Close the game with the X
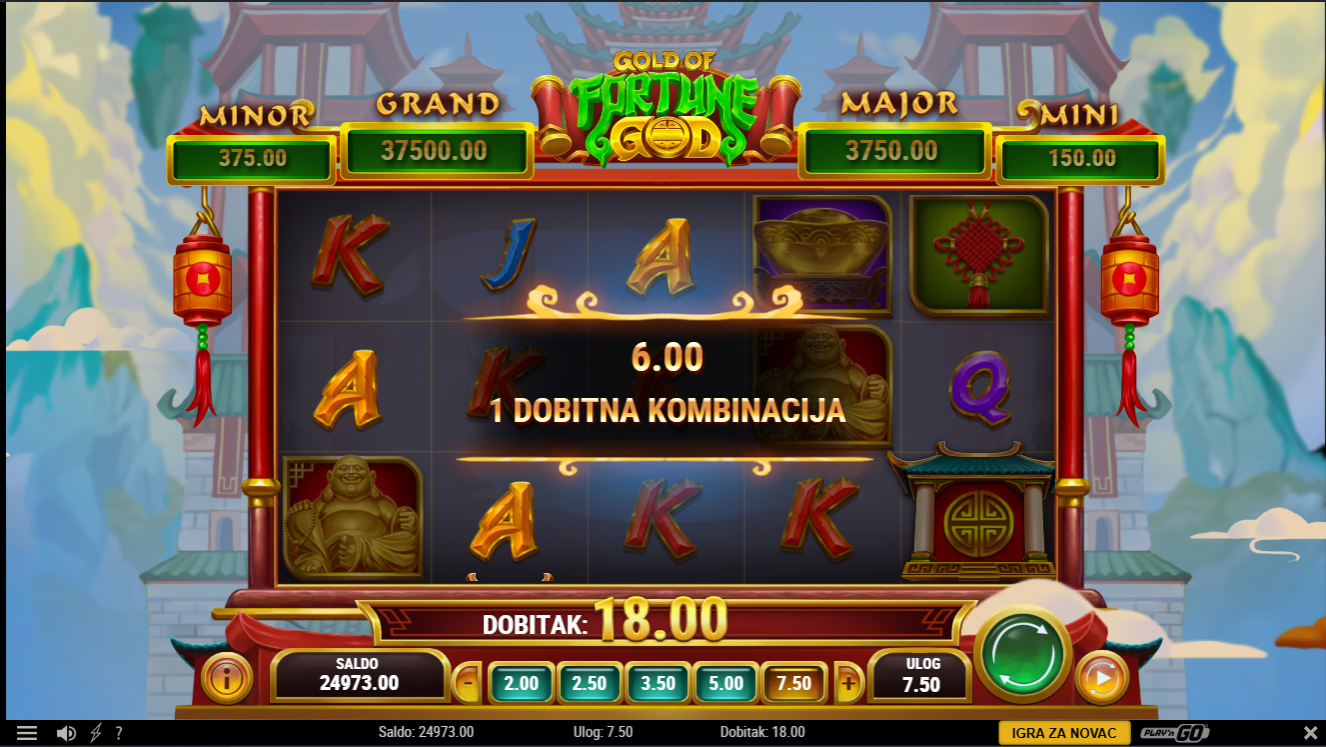 pos(1310,733)
